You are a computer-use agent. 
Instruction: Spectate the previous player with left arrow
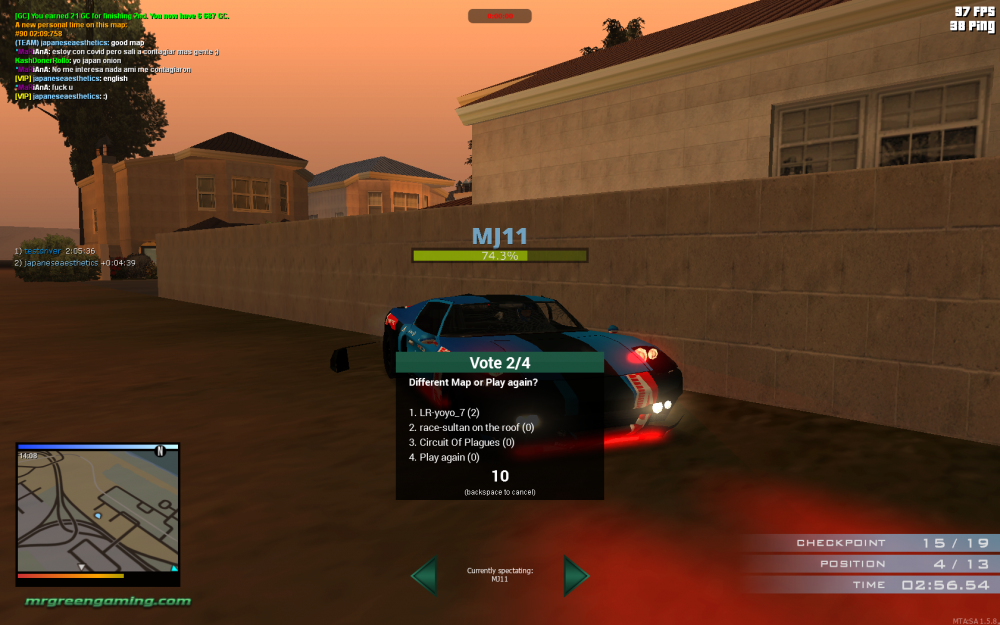click(x=424, y=576)
